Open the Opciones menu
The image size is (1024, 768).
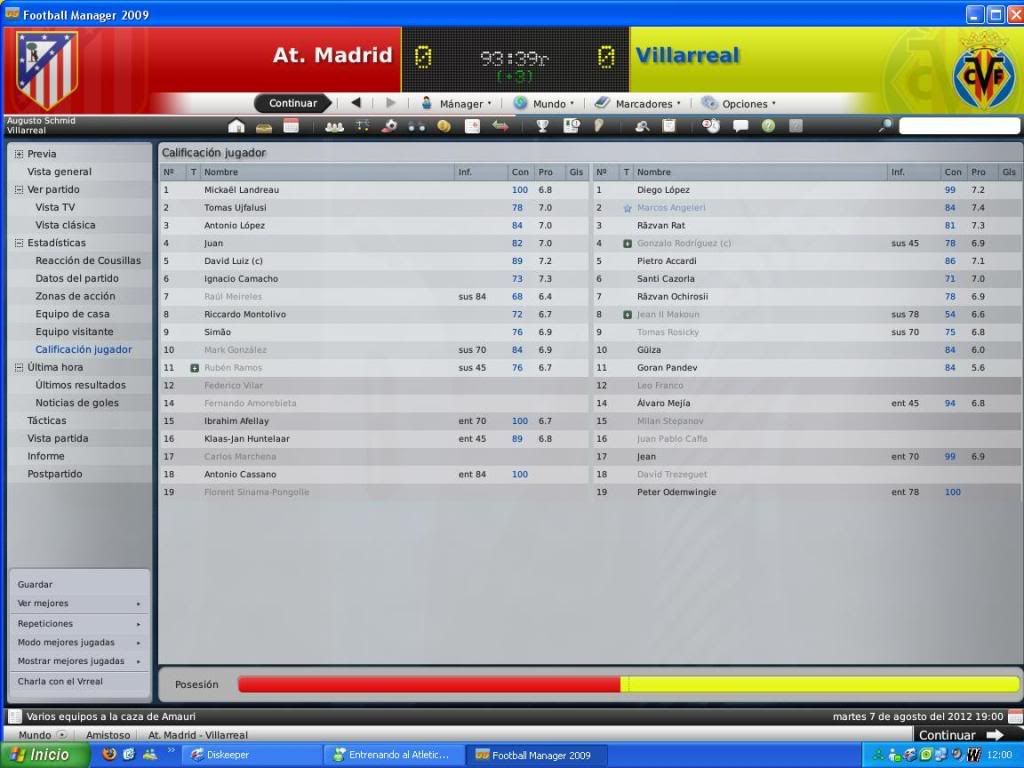(x=738, y=103)
